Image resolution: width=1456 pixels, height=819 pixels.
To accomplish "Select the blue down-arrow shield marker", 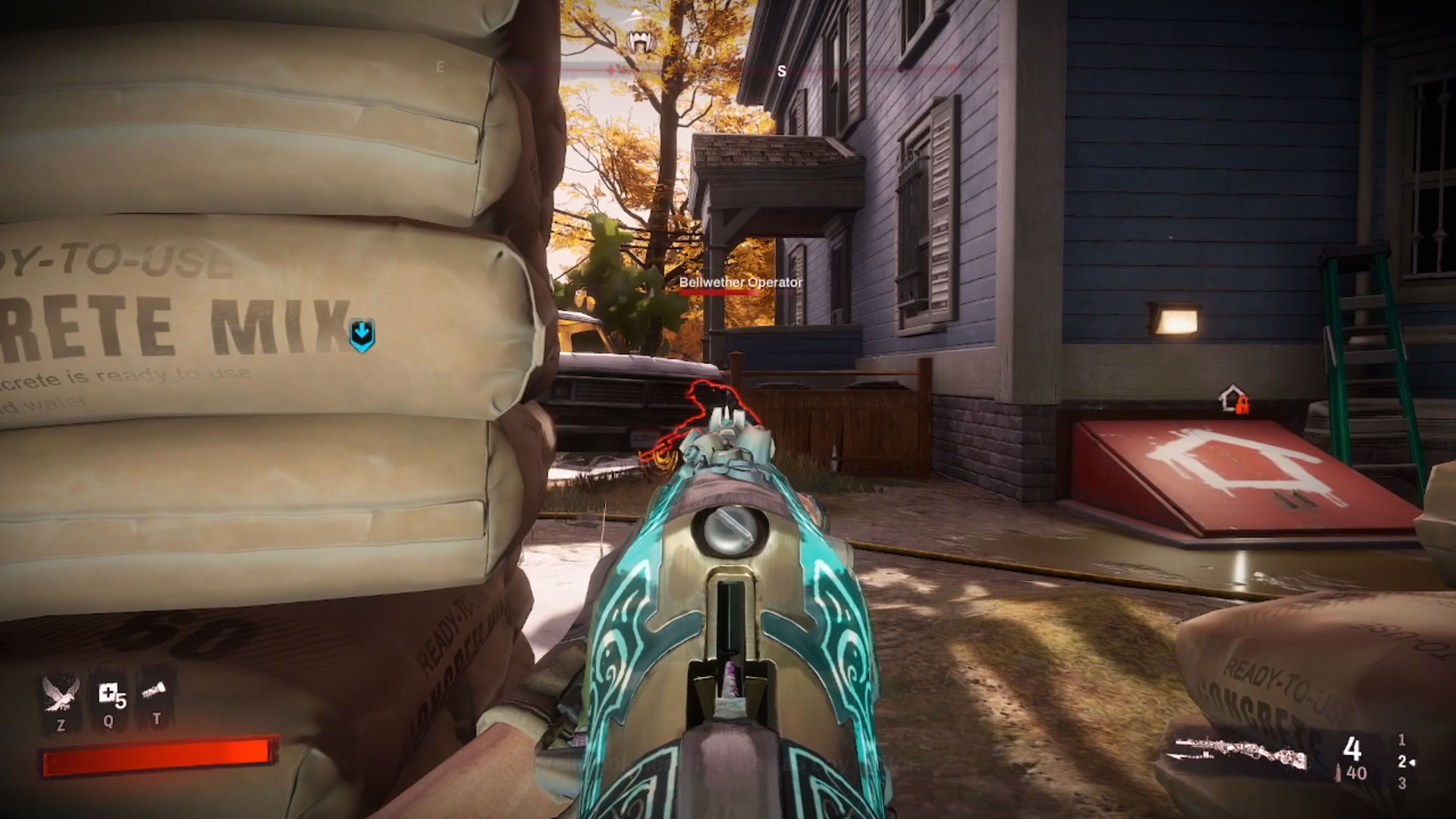I will click(362, 334).
